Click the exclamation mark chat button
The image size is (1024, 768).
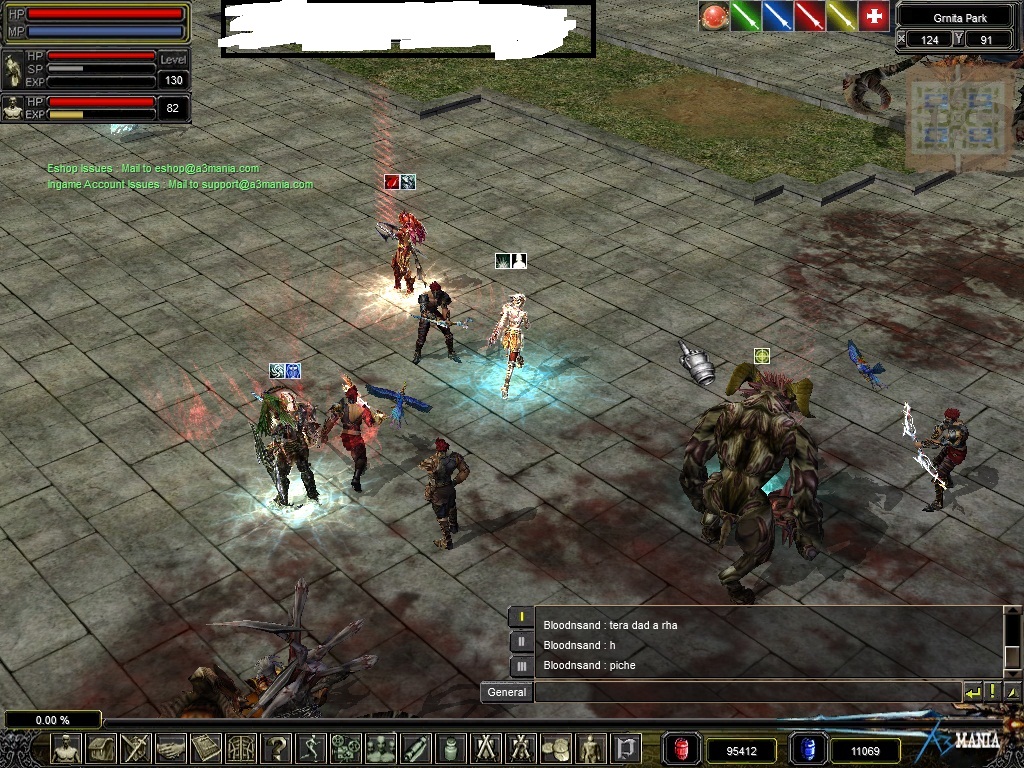pyautogui.click(x=992, y=692)
